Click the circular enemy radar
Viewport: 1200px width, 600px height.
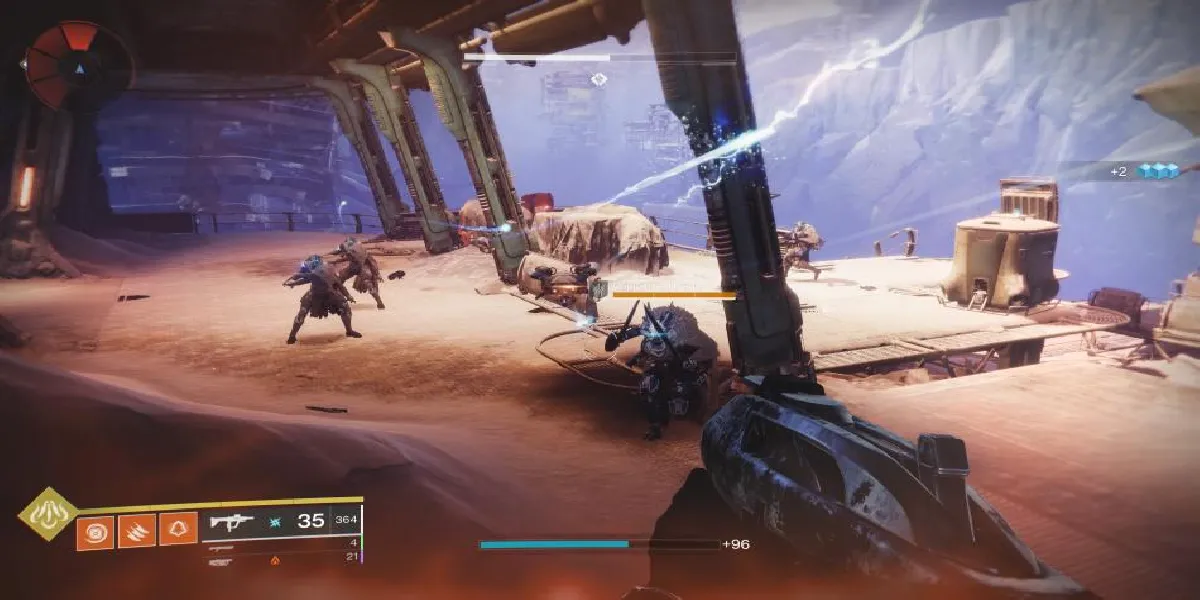tap(78, 62)
